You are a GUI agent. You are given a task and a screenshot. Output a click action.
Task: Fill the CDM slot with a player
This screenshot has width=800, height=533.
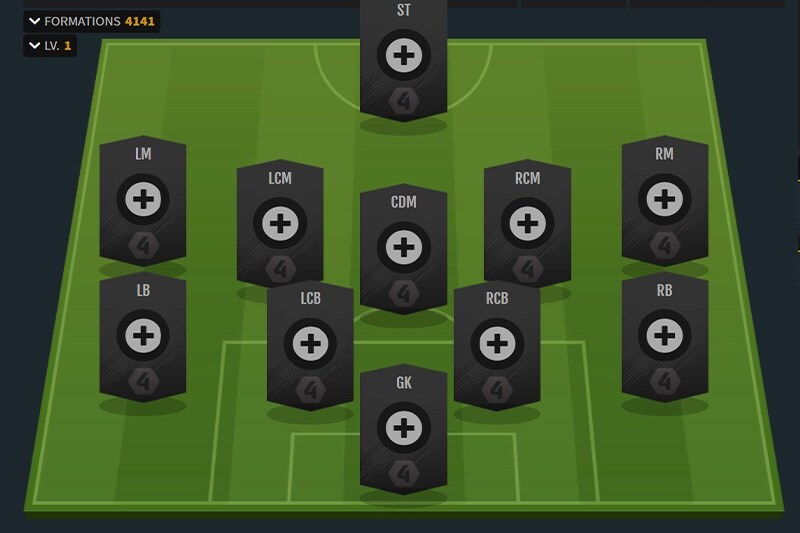(403, 246)
